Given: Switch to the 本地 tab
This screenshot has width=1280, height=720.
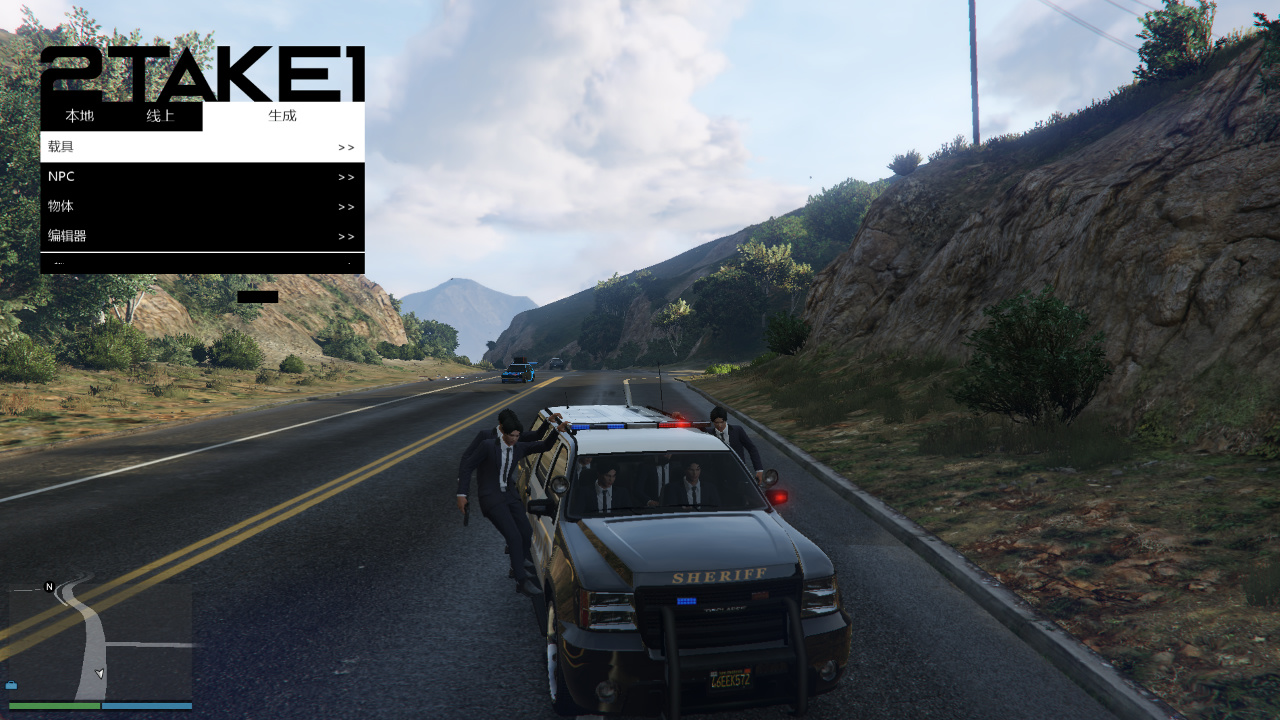Looking at the screenshot, I should (80, 115).
